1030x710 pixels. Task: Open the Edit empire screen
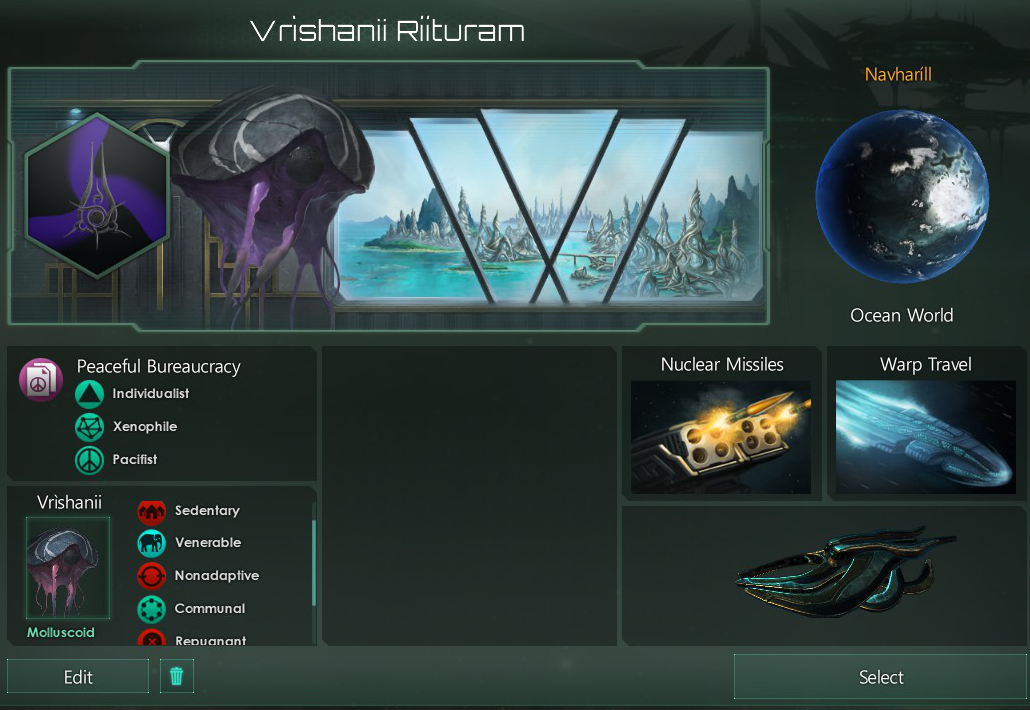coord(78,677)
